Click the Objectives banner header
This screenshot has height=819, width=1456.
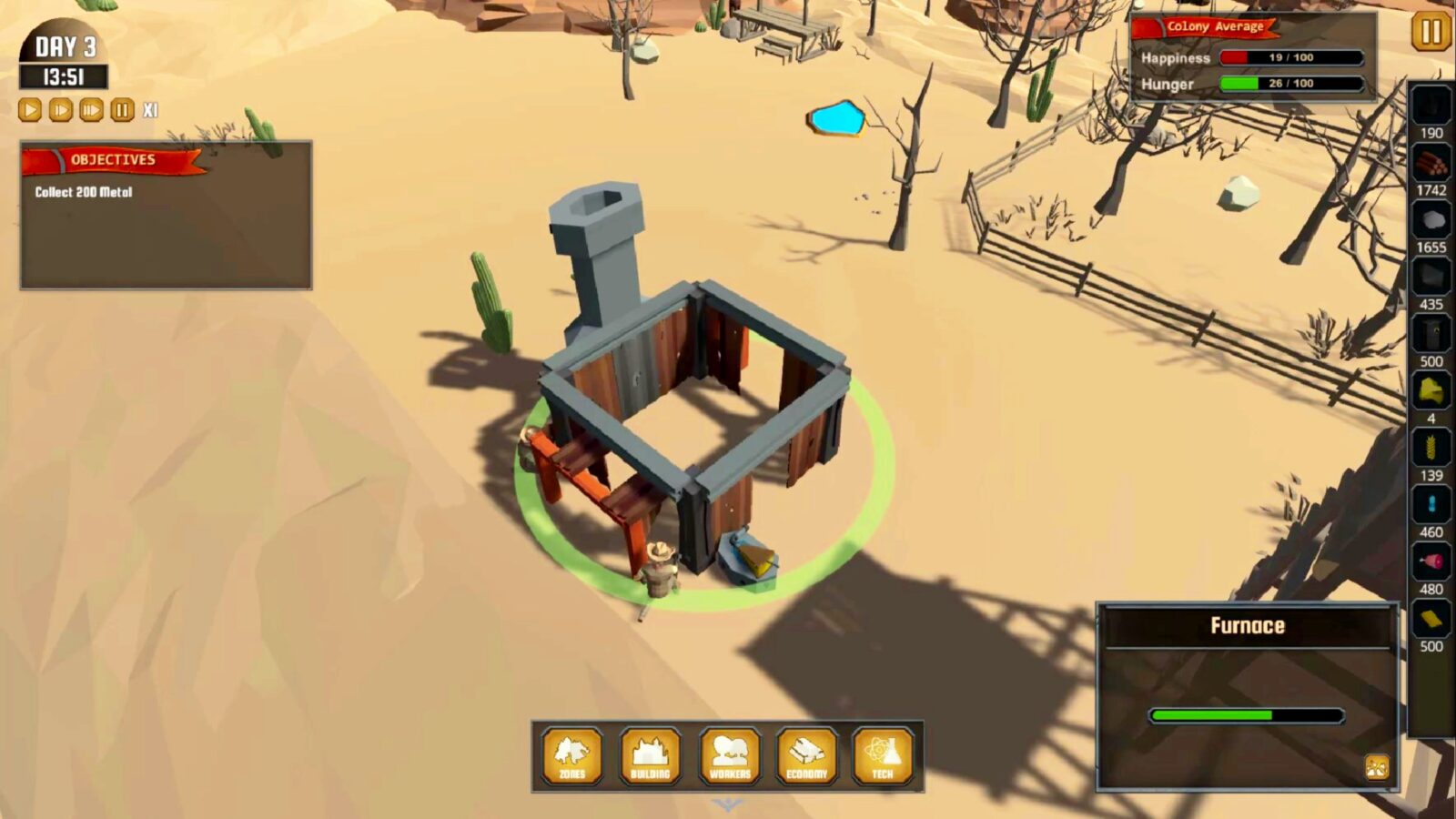(113, 158)
